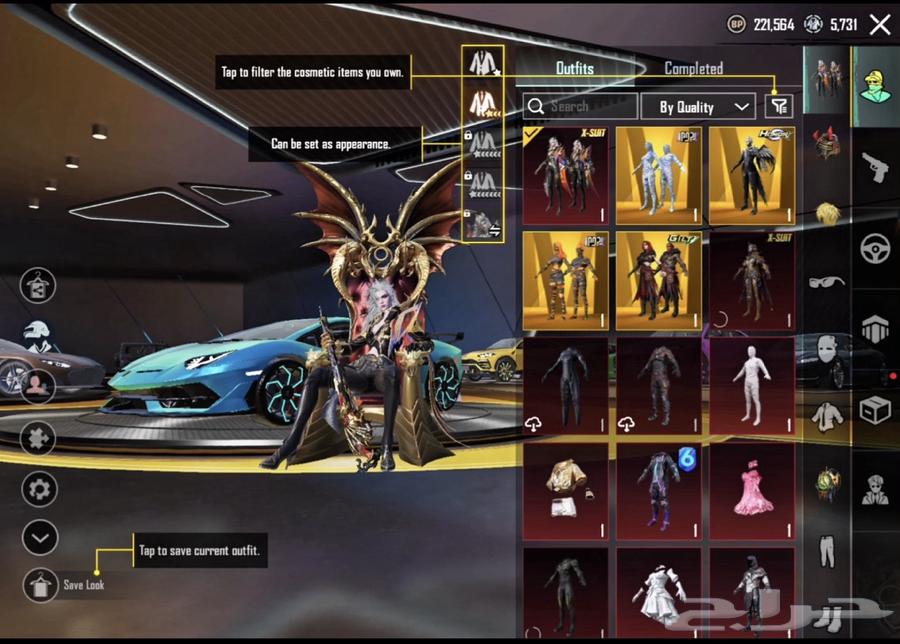Select the Outfits tab
900x644 pixels.
pyautogui.click(x=574, y=69)
